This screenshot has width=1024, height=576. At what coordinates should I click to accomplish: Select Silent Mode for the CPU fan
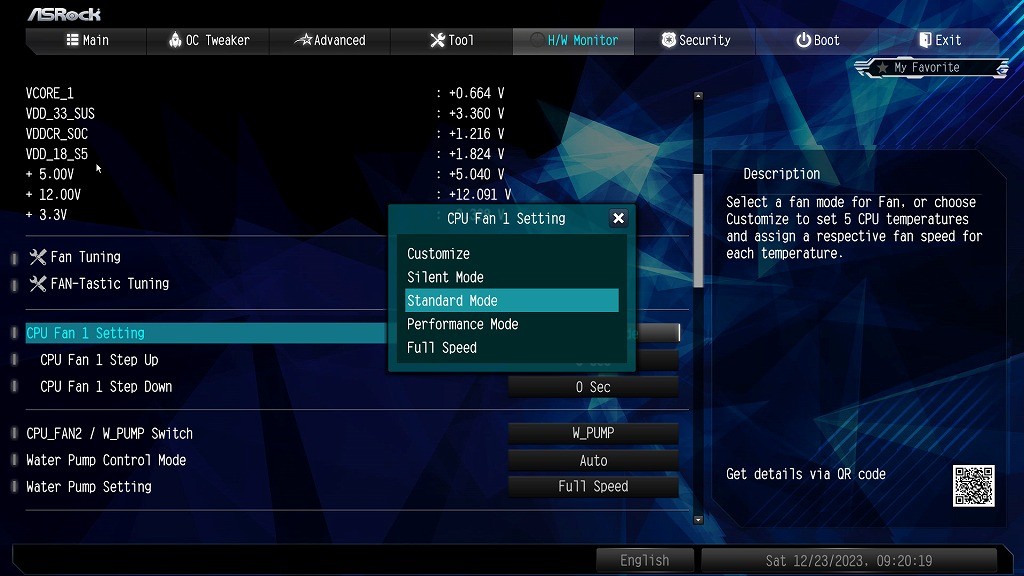pos(445,277)
